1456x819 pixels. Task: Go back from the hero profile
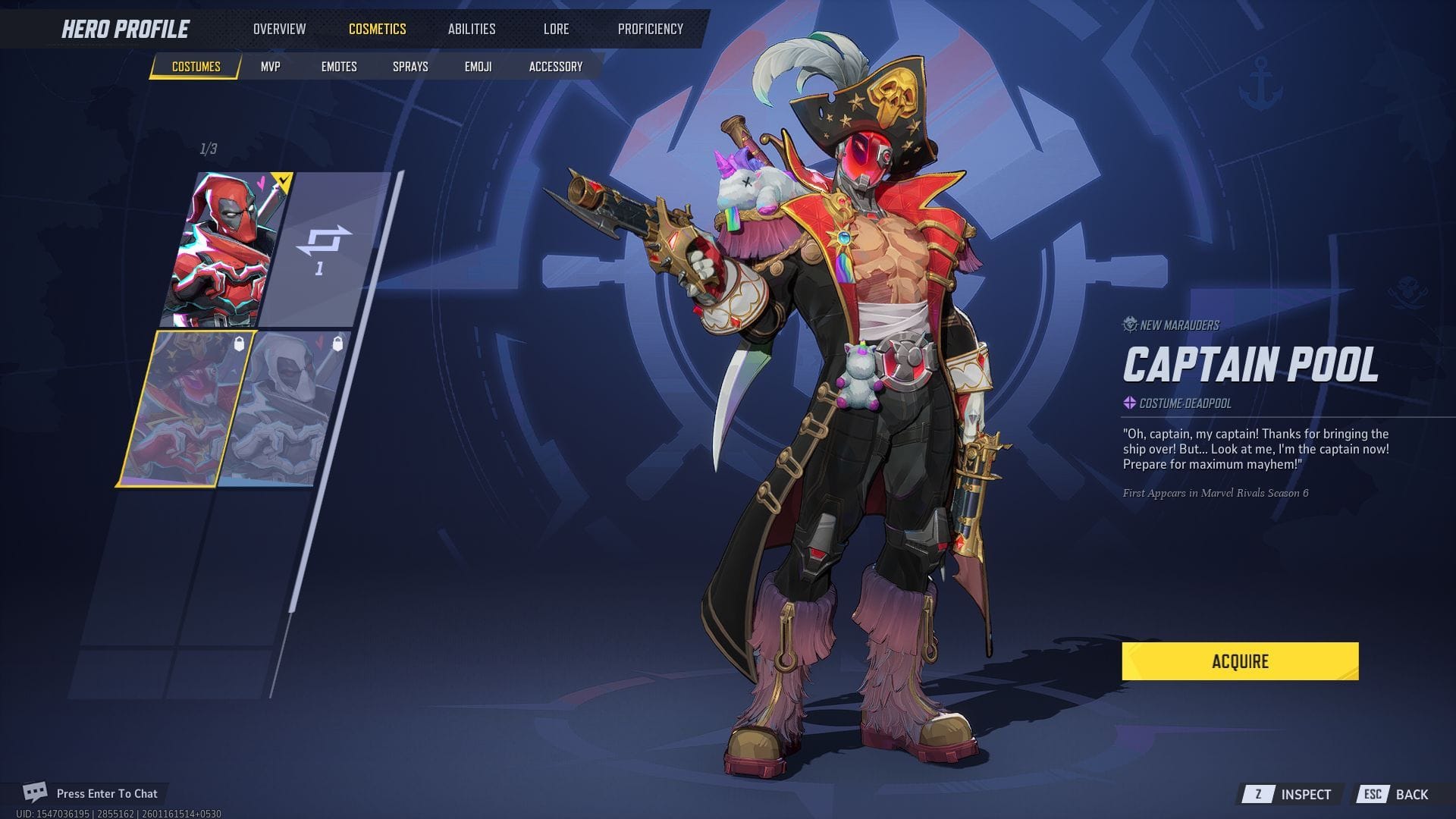click(1395, 794)
